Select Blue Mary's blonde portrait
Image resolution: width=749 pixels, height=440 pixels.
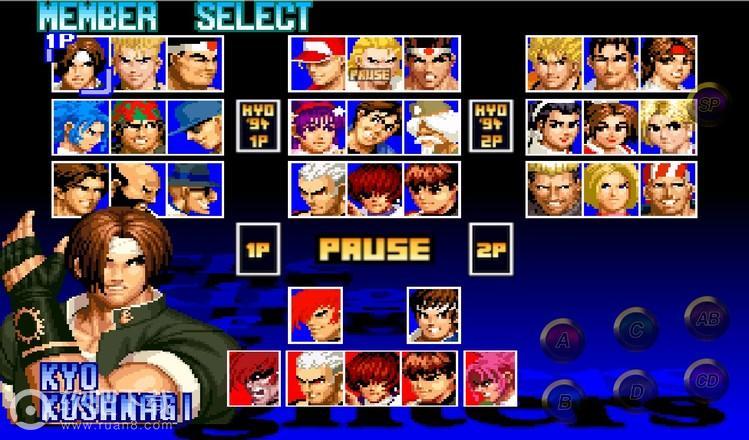[612, 189]
